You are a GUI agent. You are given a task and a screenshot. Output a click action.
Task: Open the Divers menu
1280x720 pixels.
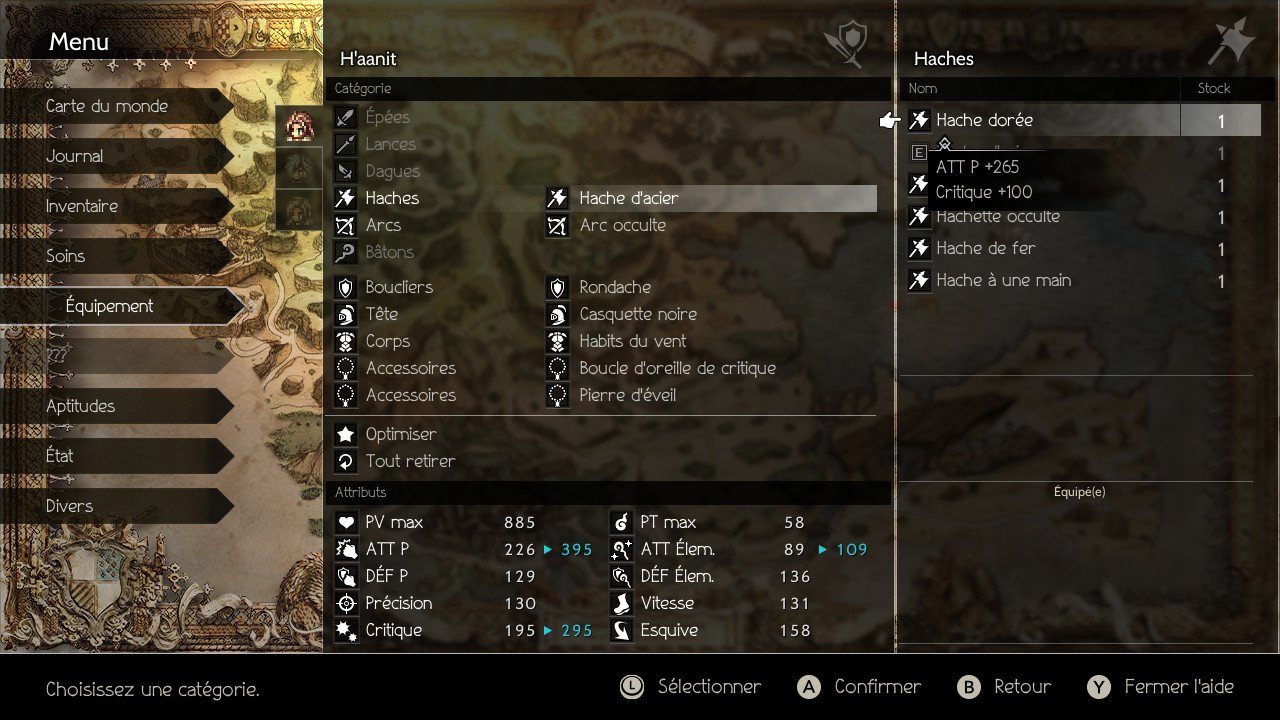pyautogui.click(x=70, y=506)
